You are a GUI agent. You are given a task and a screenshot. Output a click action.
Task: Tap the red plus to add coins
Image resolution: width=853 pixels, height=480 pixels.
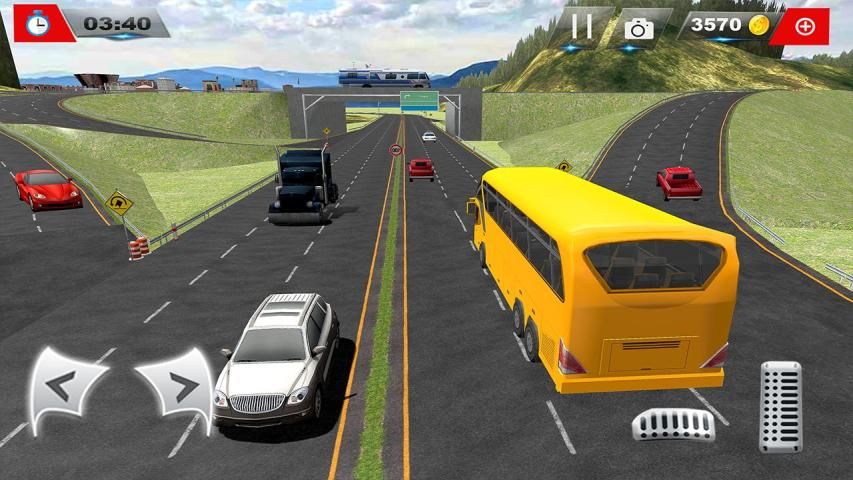point(804,26)
